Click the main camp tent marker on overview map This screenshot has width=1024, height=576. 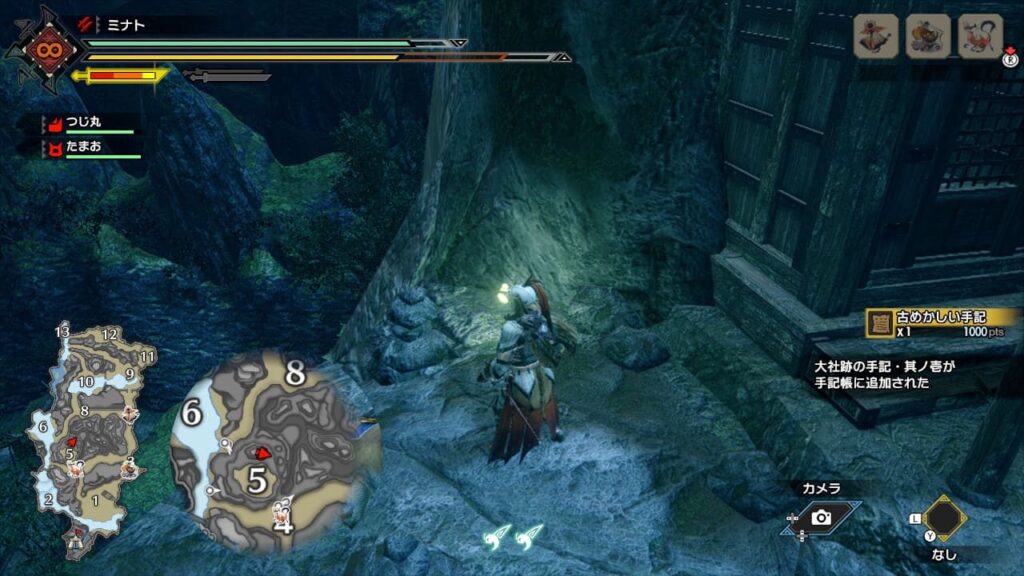pos(75,541)
